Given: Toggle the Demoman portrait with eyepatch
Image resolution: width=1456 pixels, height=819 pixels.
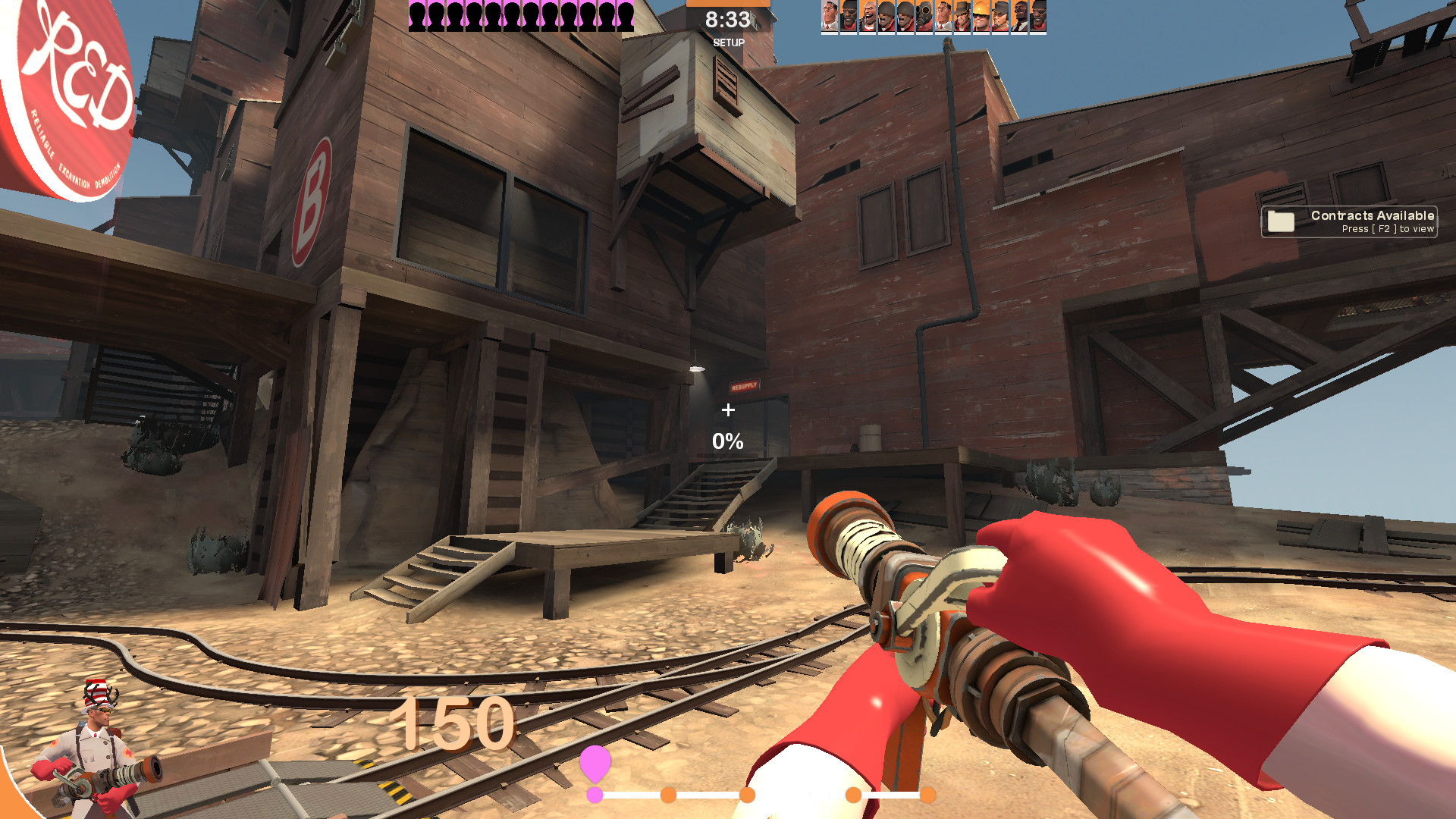Looking at the screenshot, I should coord(849,15).
